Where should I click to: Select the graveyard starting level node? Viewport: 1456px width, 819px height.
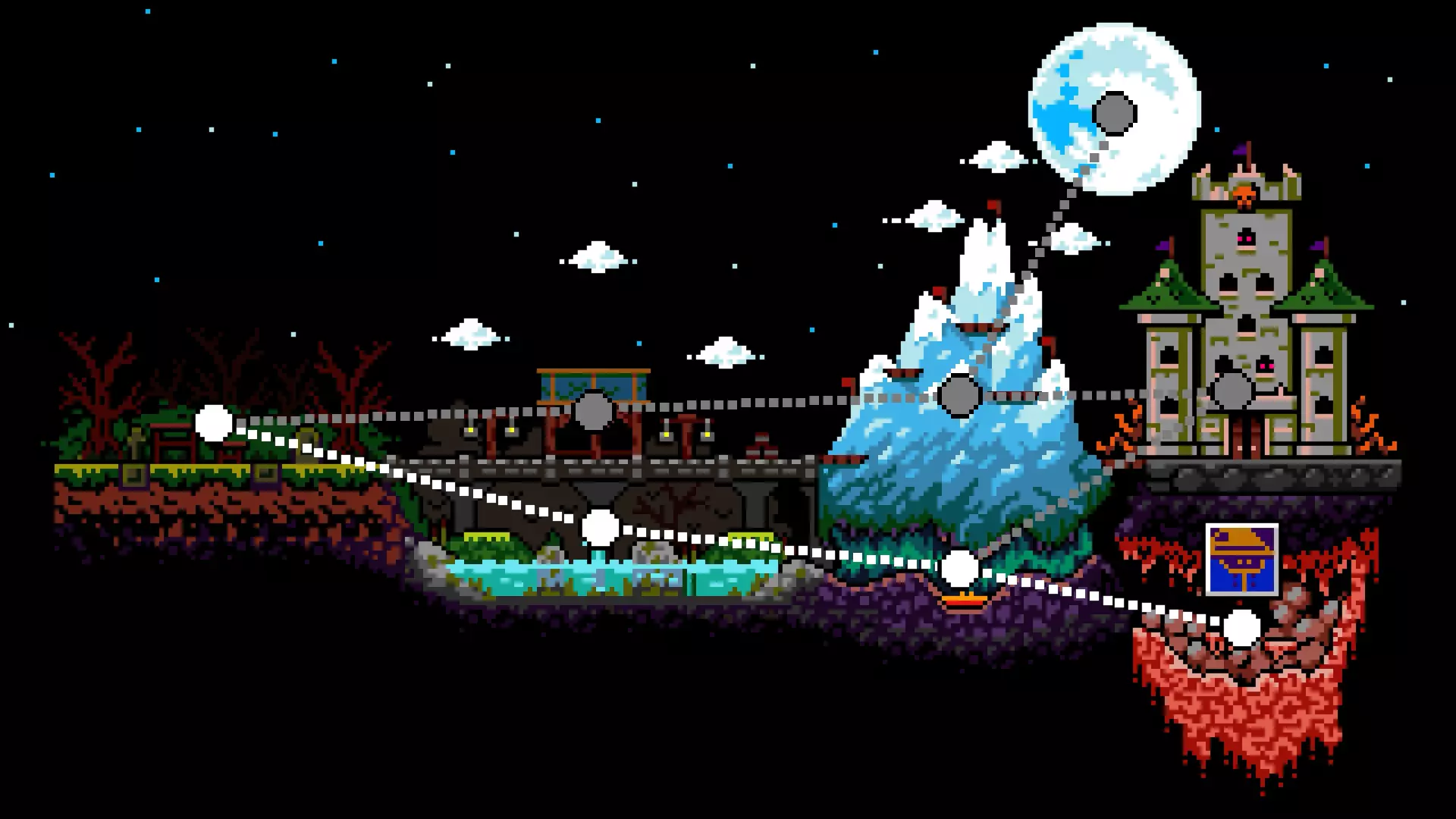point(214,424)
